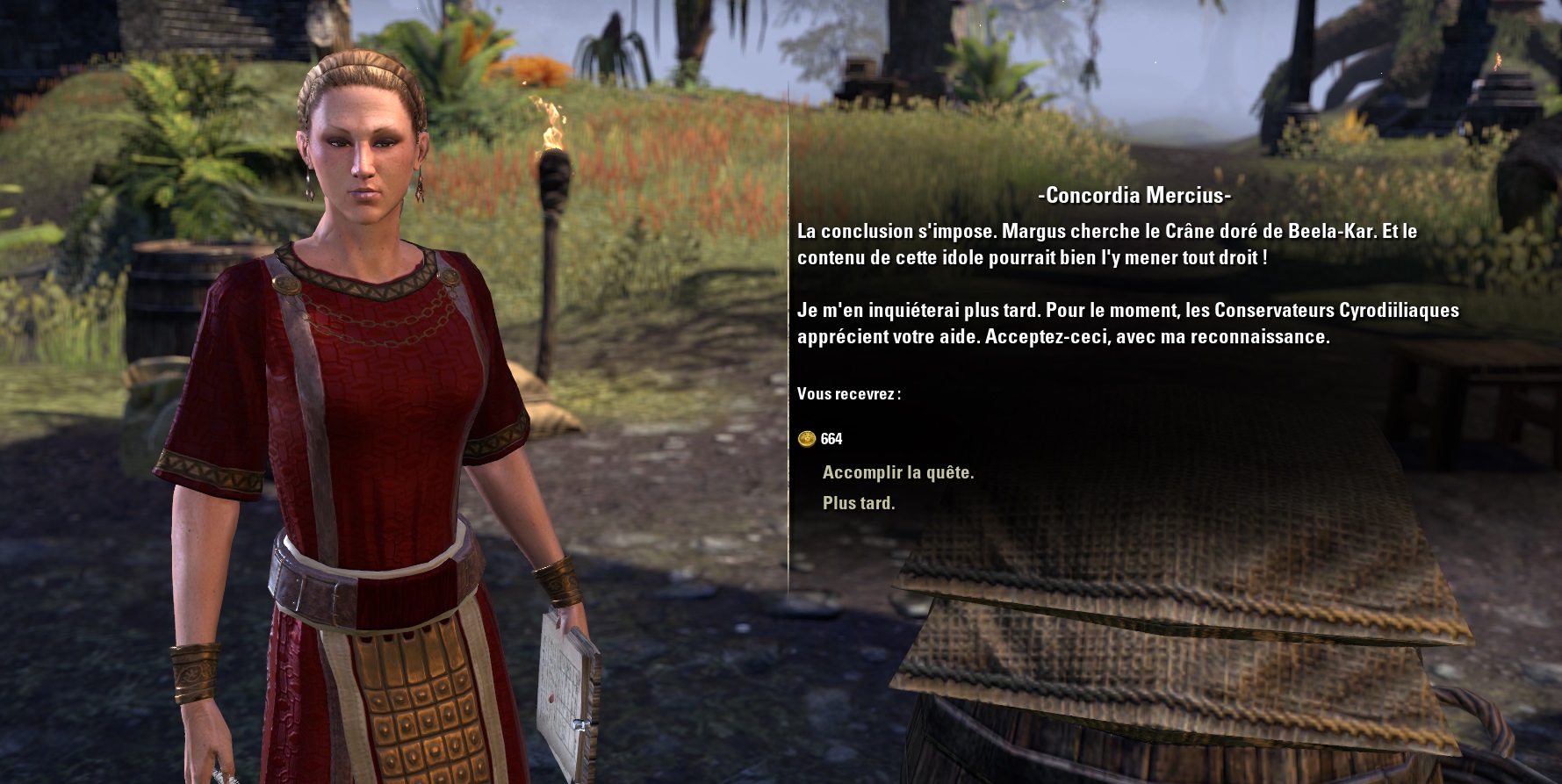Choose "Accomplir la quête." dialogue option
This screenshot has height=784, width=1562.
point(897,472)
